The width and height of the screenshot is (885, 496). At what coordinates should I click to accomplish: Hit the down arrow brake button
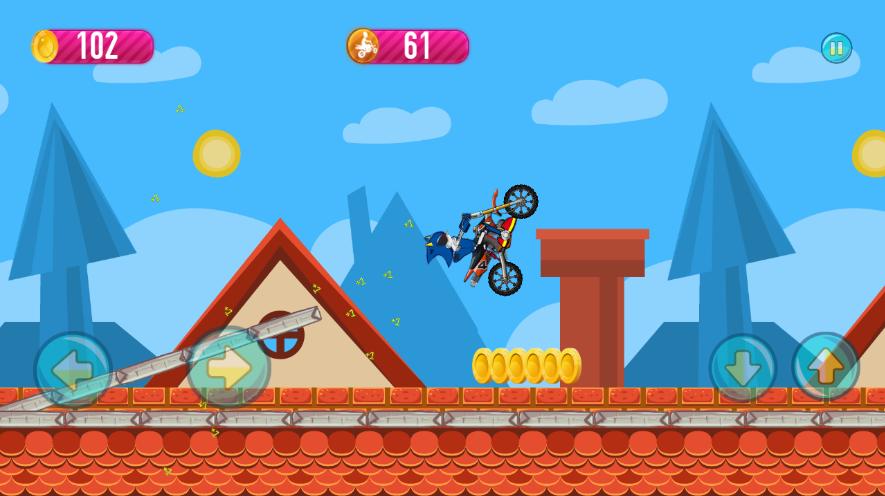pyautogui.click(x=743, y=368)
